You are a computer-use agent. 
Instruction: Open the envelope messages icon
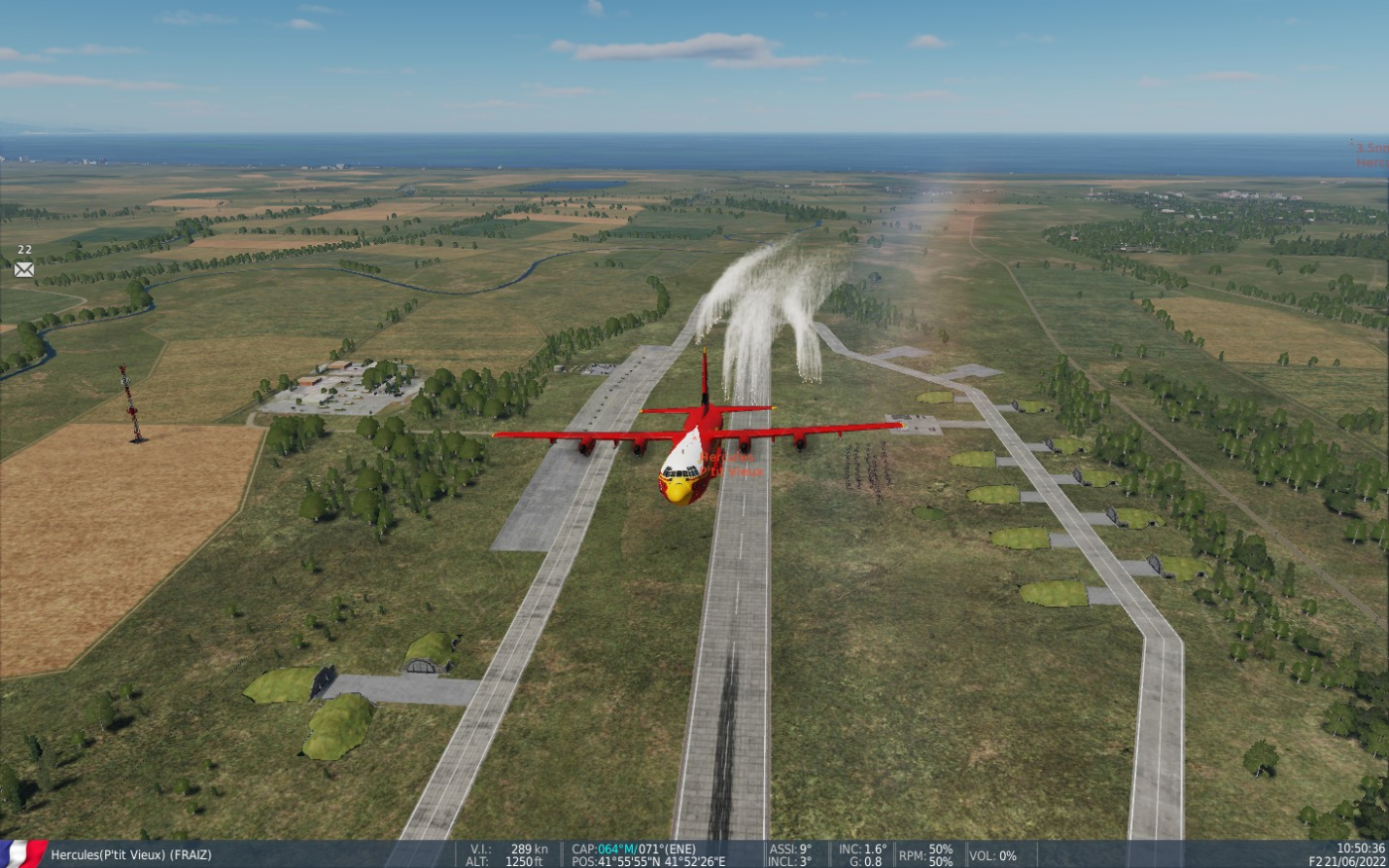pyautogui.click(x=24, y=269)
